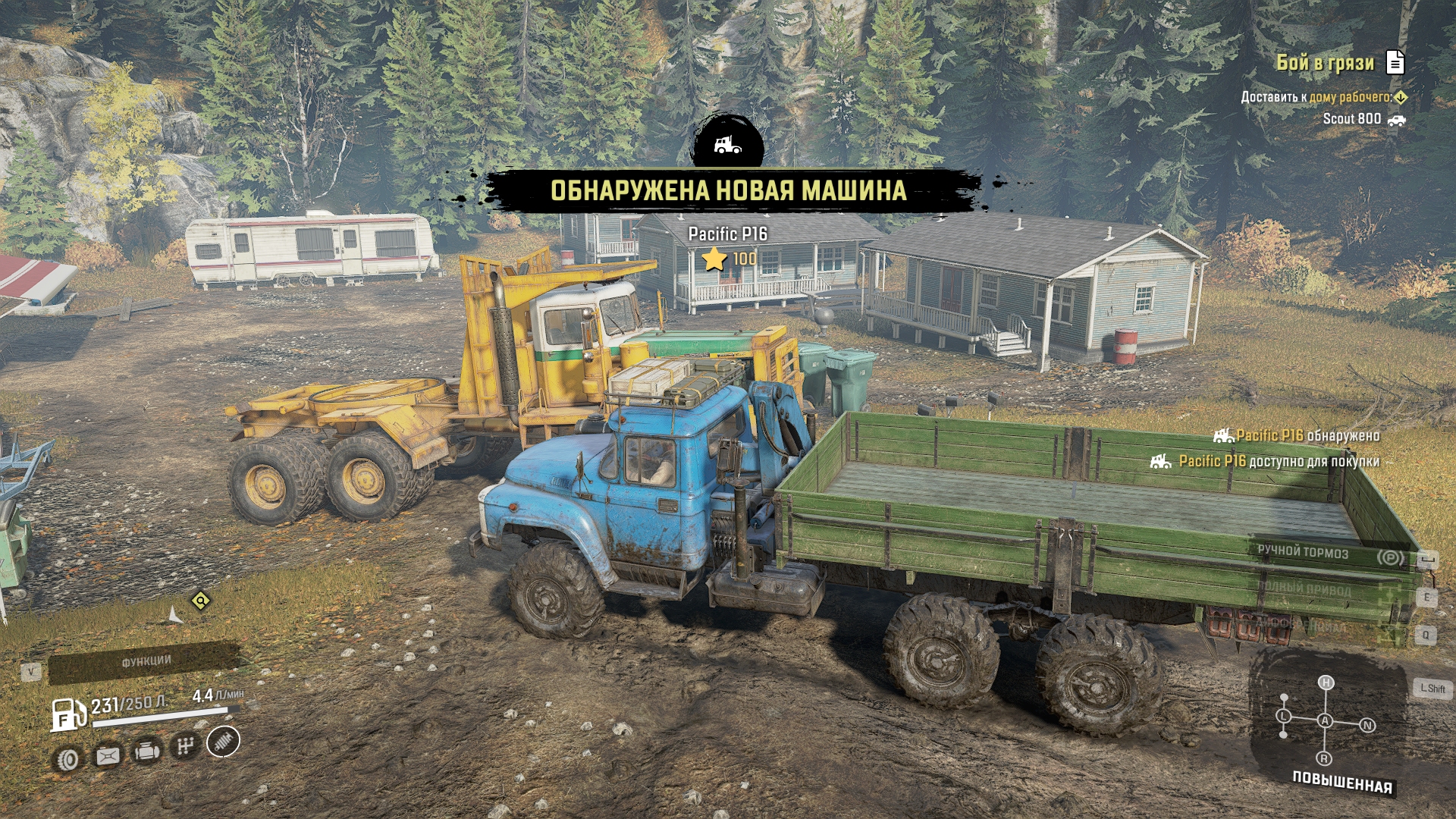Select the A automatic gear position
This screenshot has height=819, width=1456.
tap(1325, 720)
